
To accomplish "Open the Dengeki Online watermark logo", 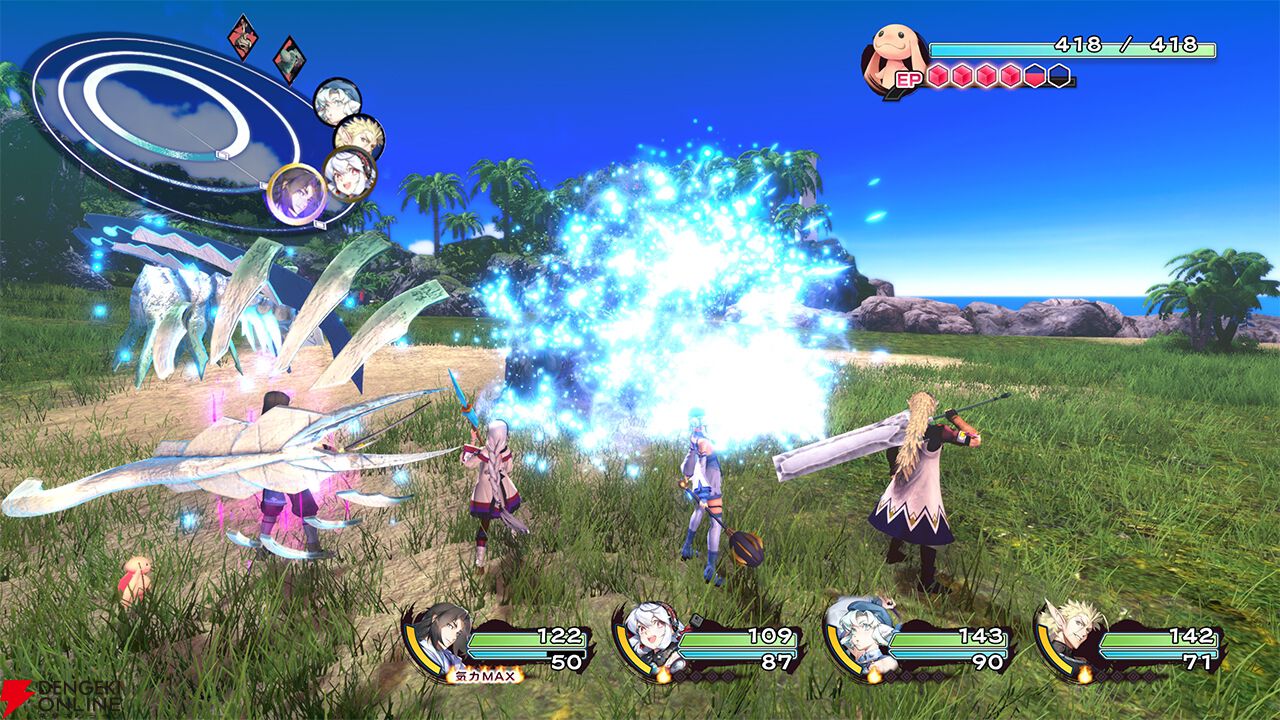I will pos(60,697).
